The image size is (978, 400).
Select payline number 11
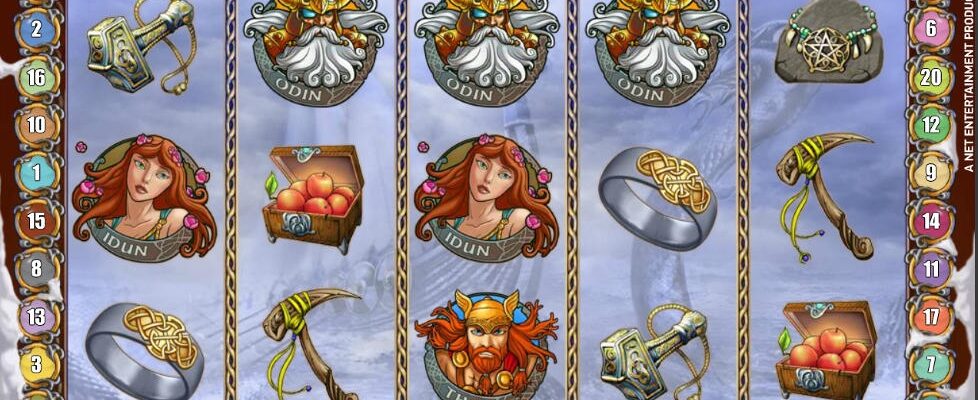click(931, 269)
